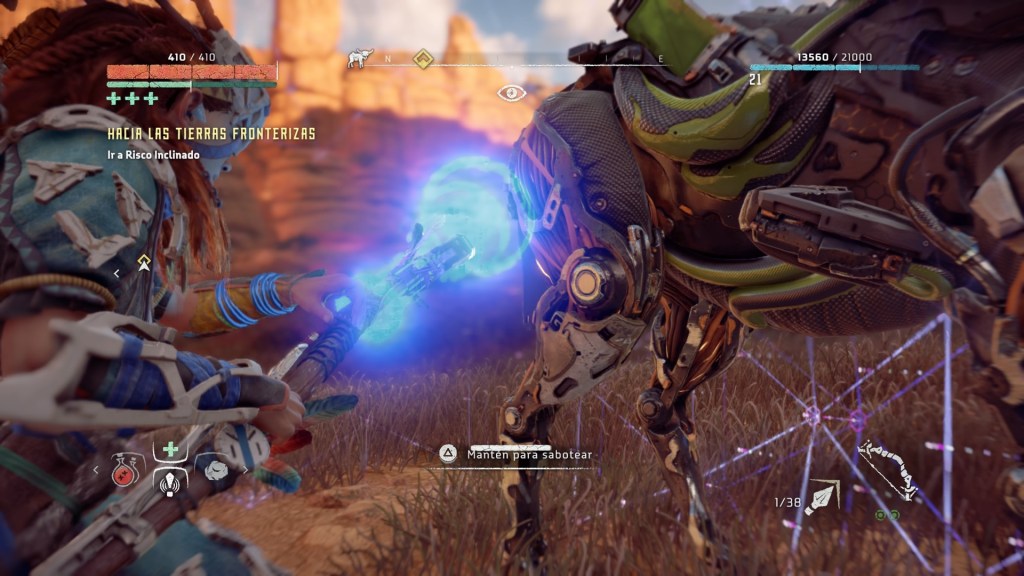
Task: Click the mount icon on the compass
Action: [358, 59]
